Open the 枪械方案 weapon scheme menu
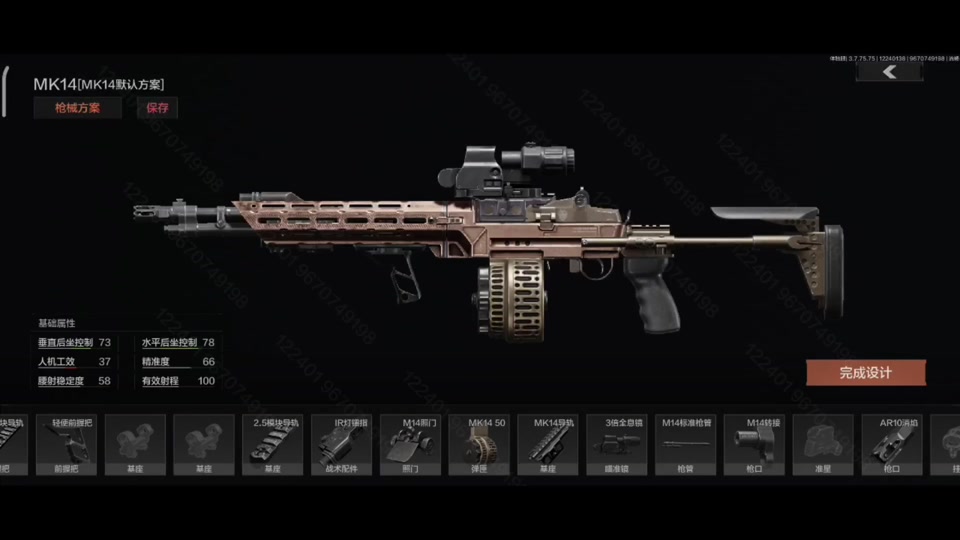This screenshot has height=540, width=960. (x=77, y=108)
